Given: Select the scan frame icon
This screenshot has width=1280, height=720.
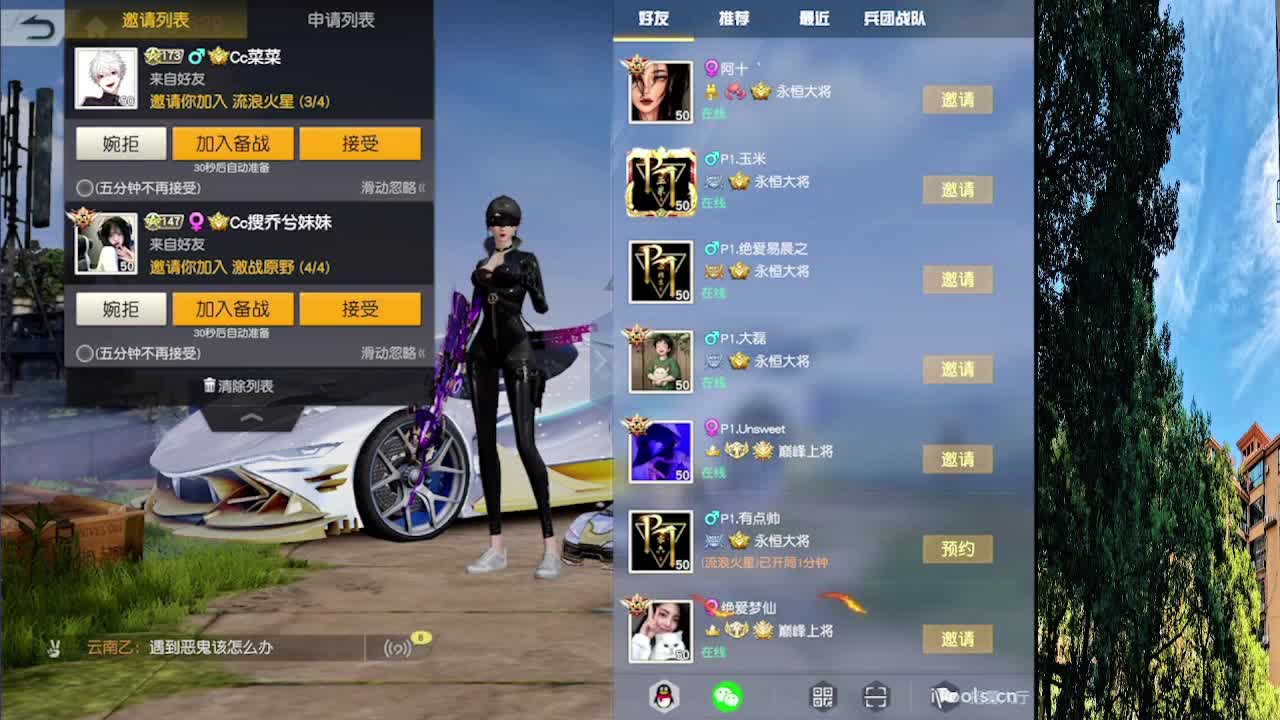Looking at the screenshot, I should tap(877, 696).
